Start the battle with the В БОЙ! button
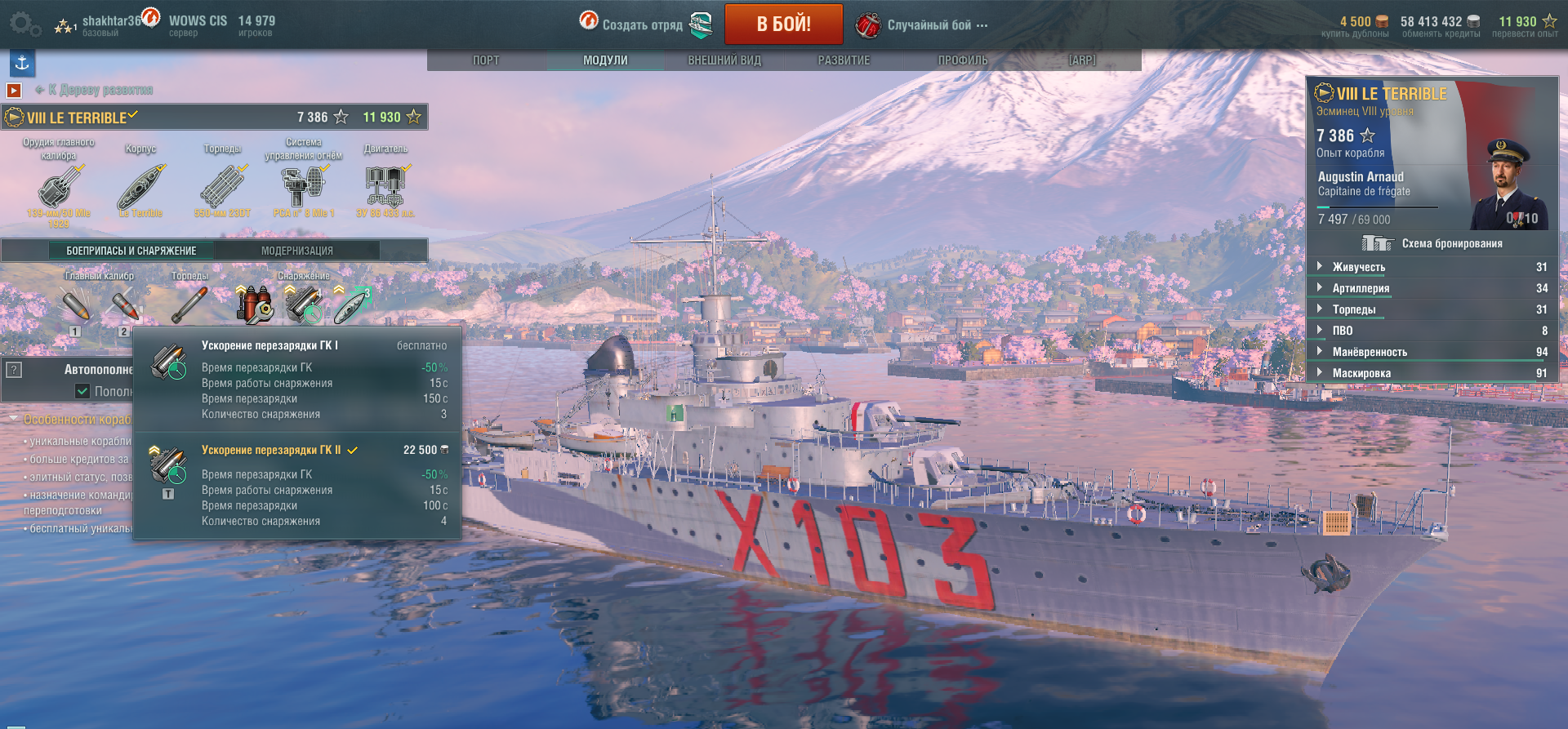 tap(783, 24)
